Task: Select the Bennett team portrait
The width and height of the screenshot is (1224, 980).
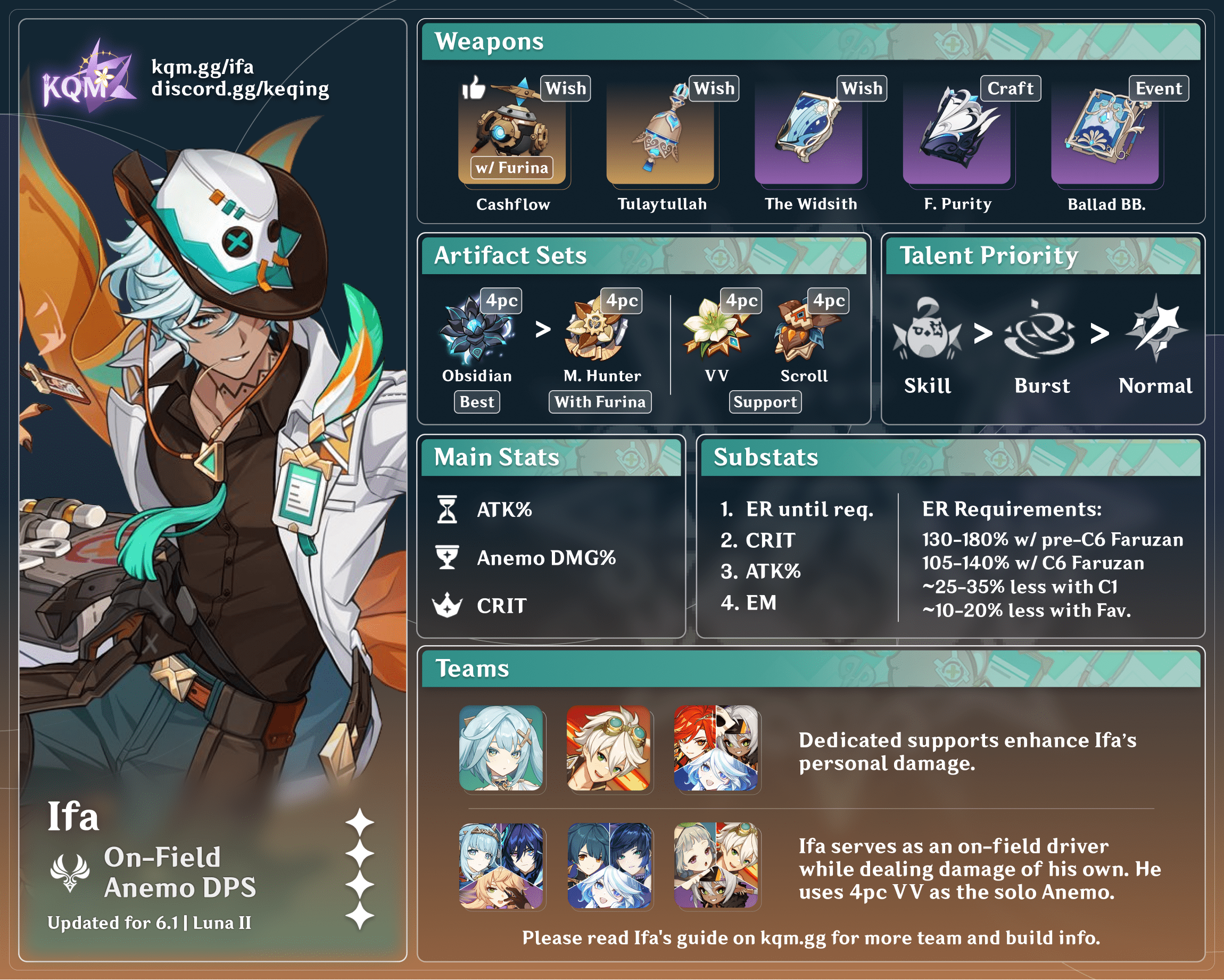Action: coord(608,748)
